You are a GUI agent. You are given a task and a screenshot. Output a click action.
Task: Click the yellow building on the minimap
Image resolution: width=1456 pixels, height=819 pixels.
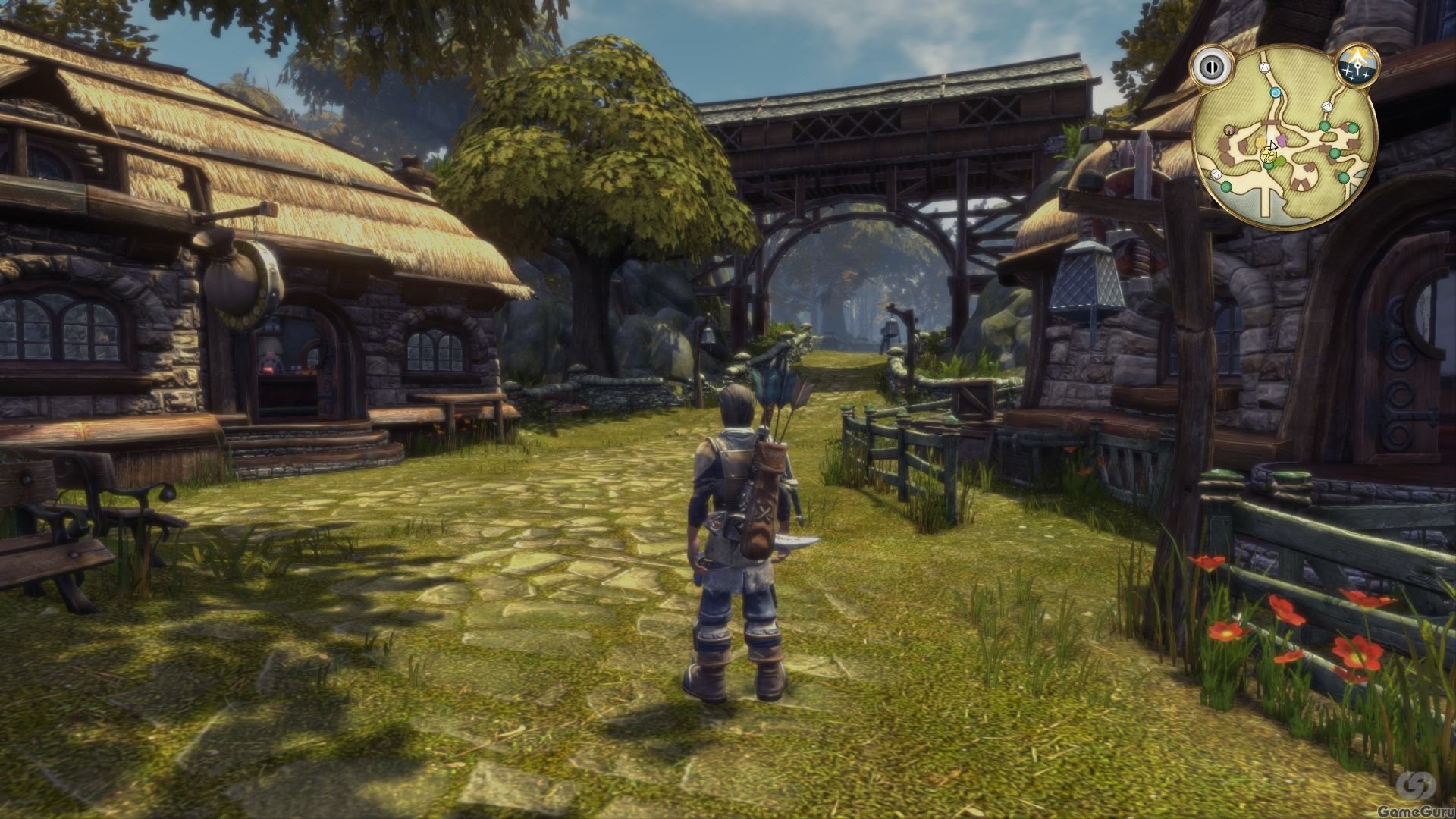(x=1260, y=141)
